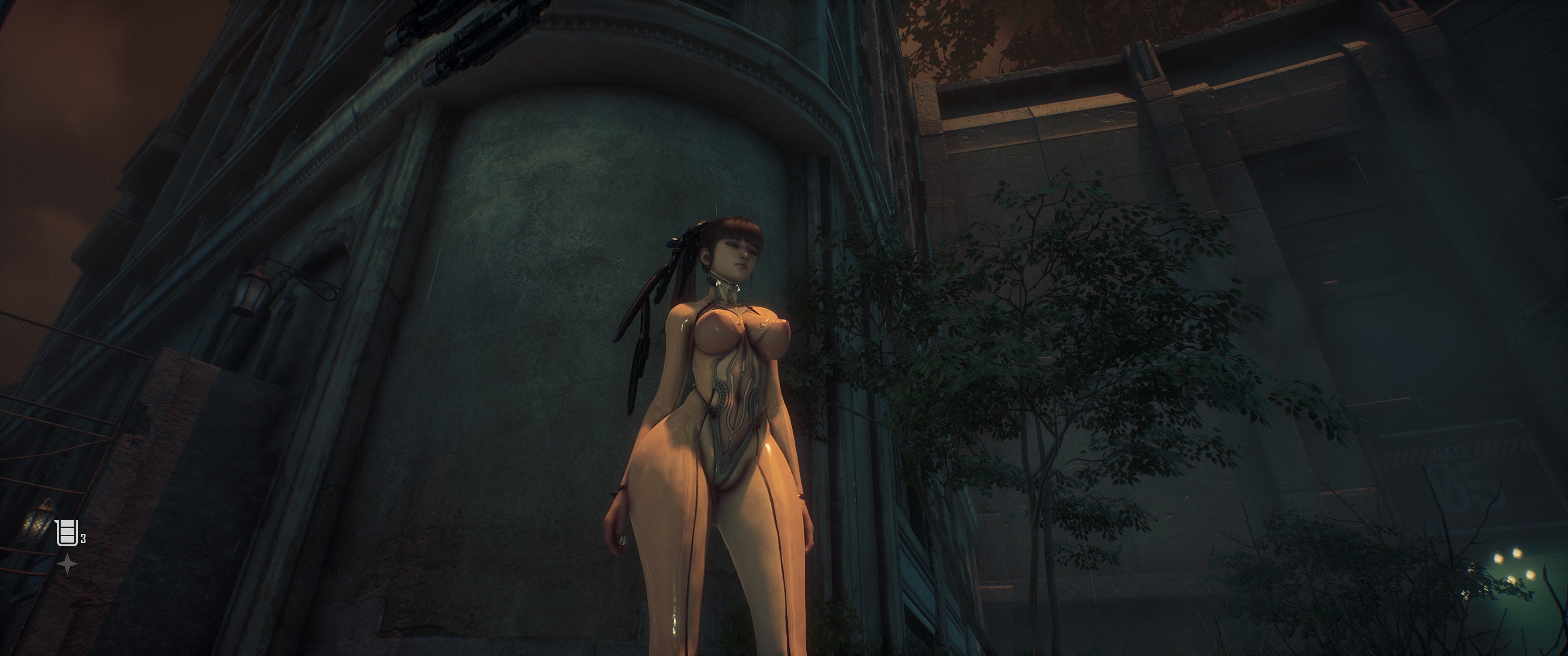Select the four-pointed star icon

(x=67, y=565)
